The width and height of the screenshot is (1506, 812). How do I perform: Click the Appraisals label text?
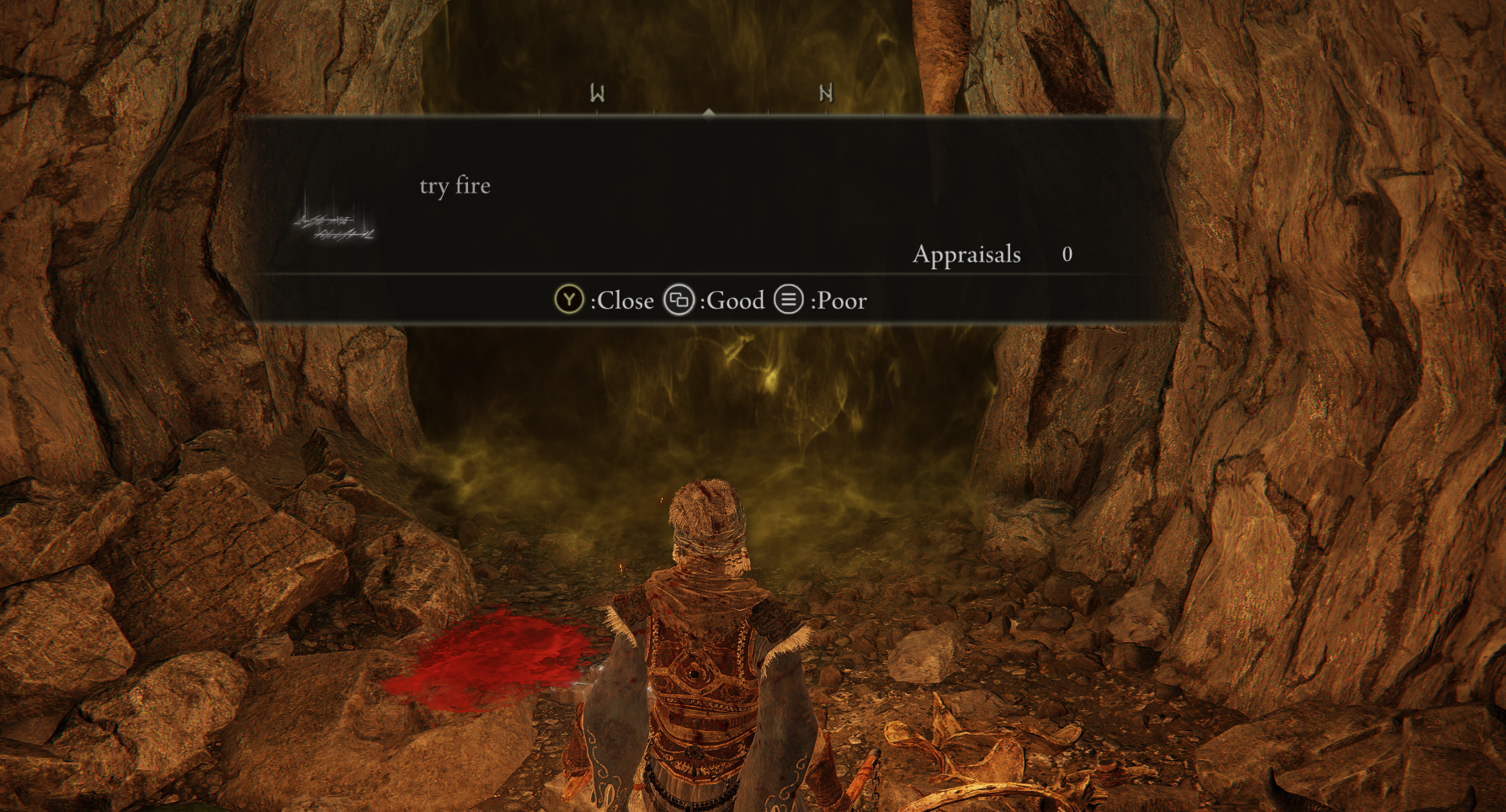966,255
